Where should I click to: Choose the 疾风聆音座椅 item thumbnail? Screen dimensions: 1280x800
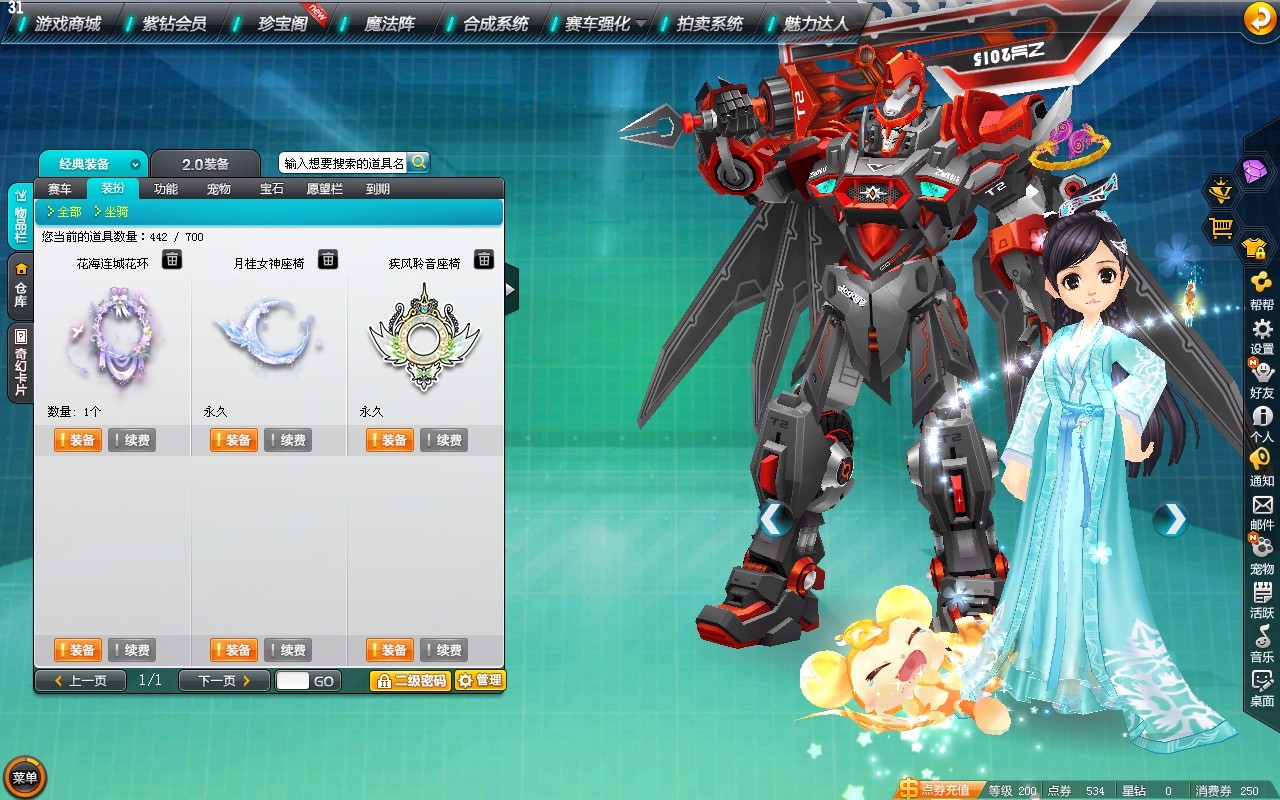(x=424, y=337)
